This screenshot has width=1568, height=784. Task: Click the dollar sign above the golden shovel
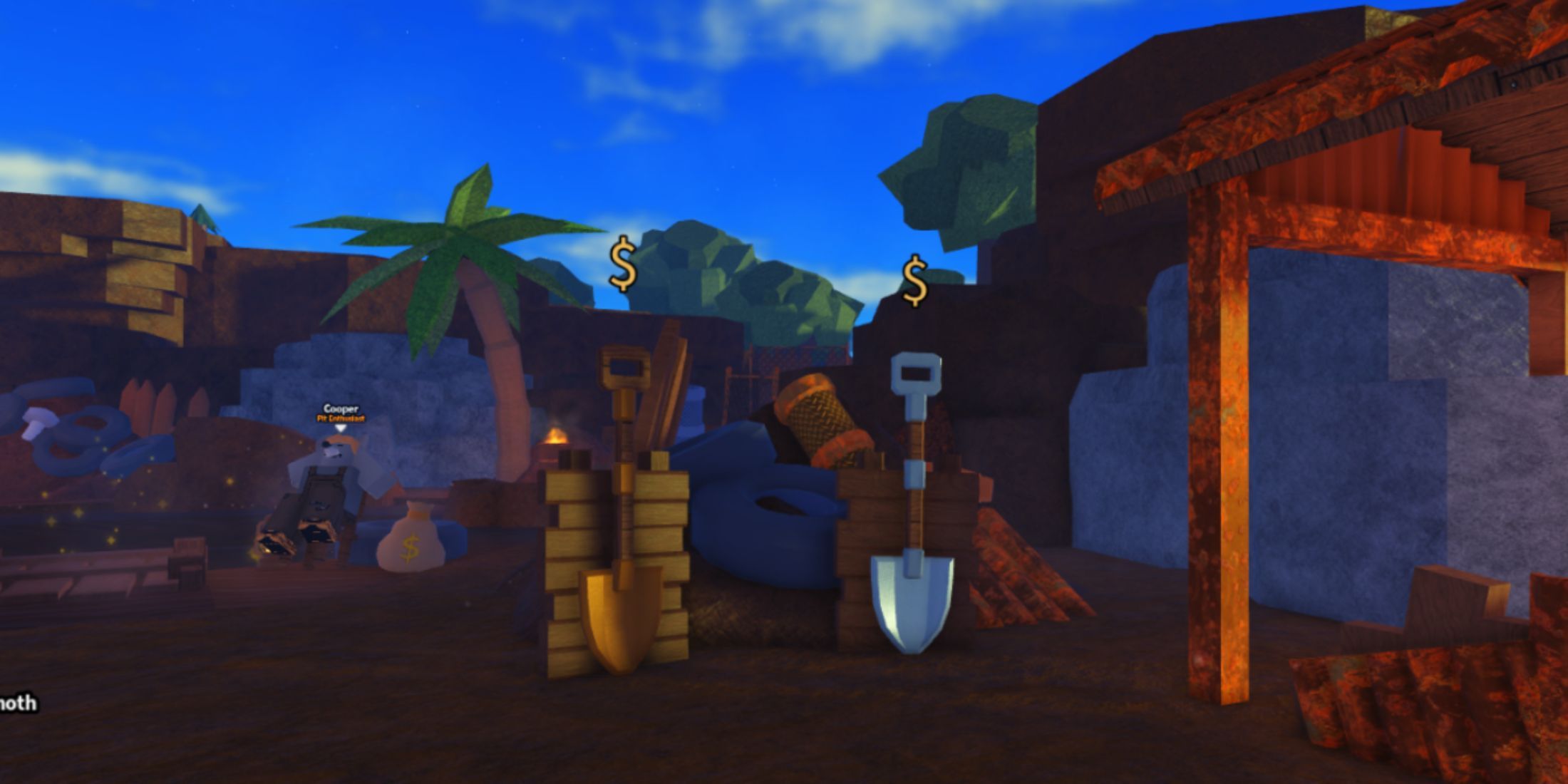623,264
